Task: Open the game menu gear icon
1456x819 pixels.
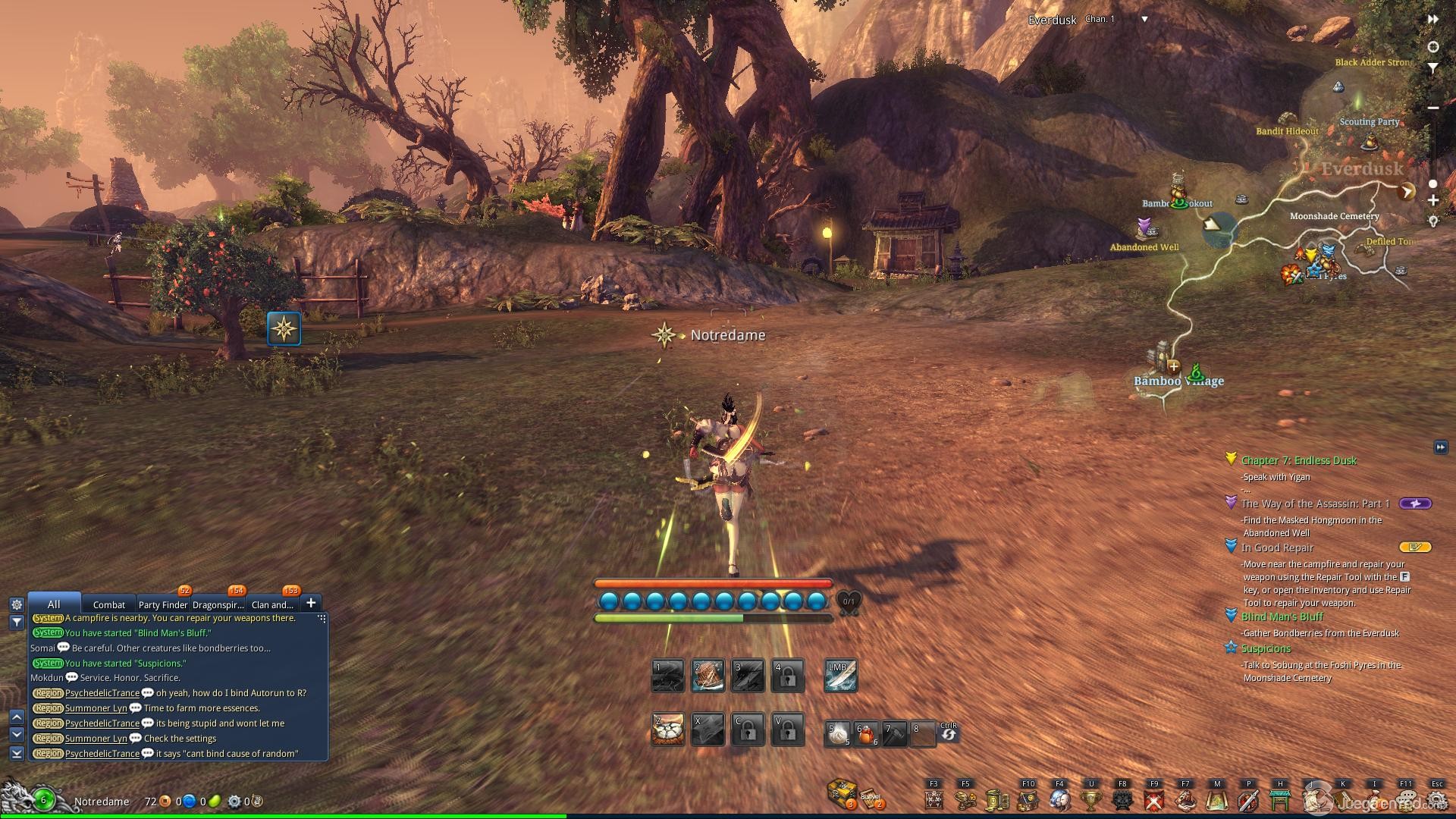Action: coord(1436,800)
